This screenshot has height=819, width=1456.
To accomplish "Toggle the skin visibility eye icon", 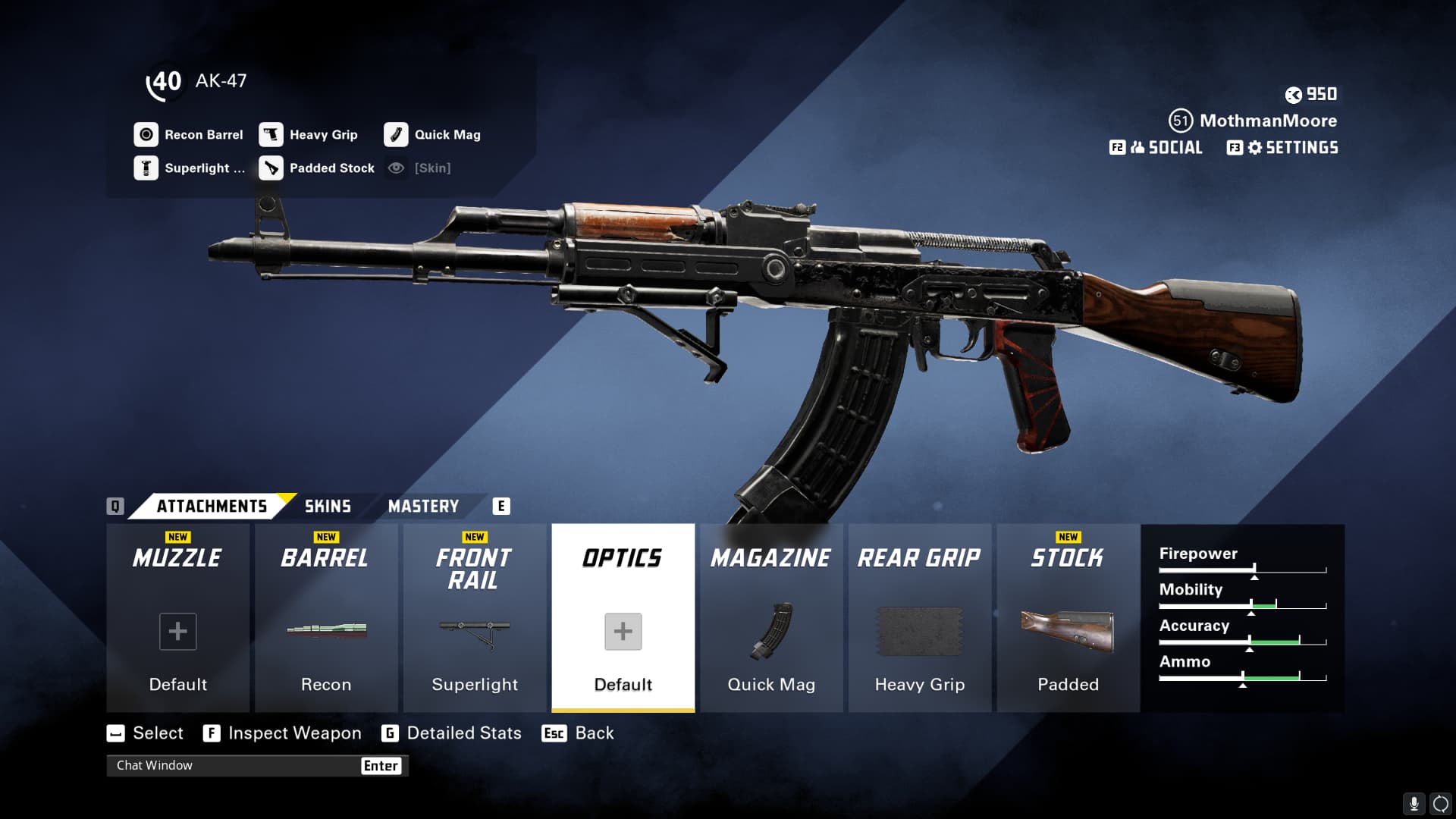I will click(396, 168).
